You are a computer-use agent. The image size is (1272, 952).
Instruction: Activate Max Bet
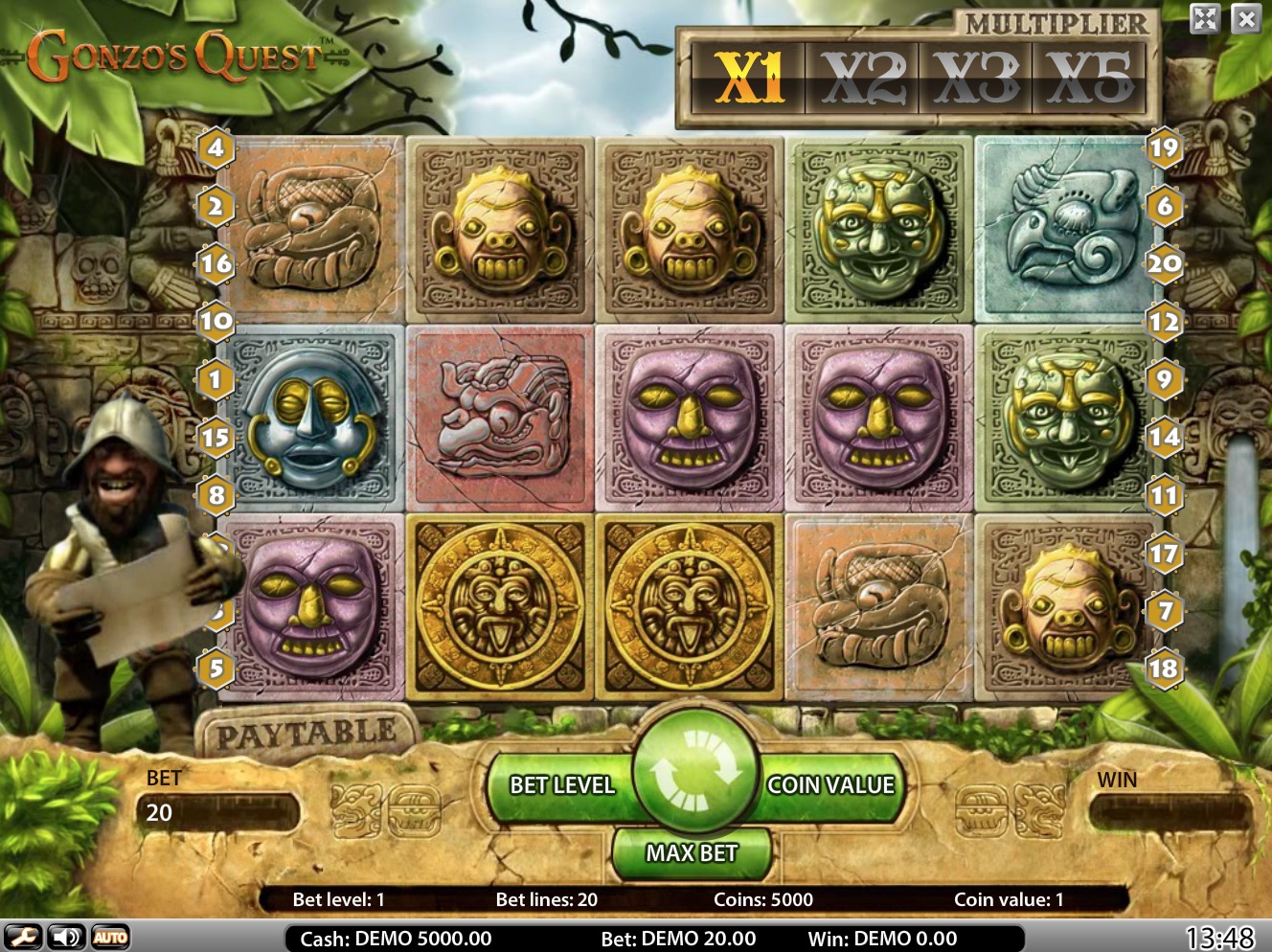(x=692, y=851)
